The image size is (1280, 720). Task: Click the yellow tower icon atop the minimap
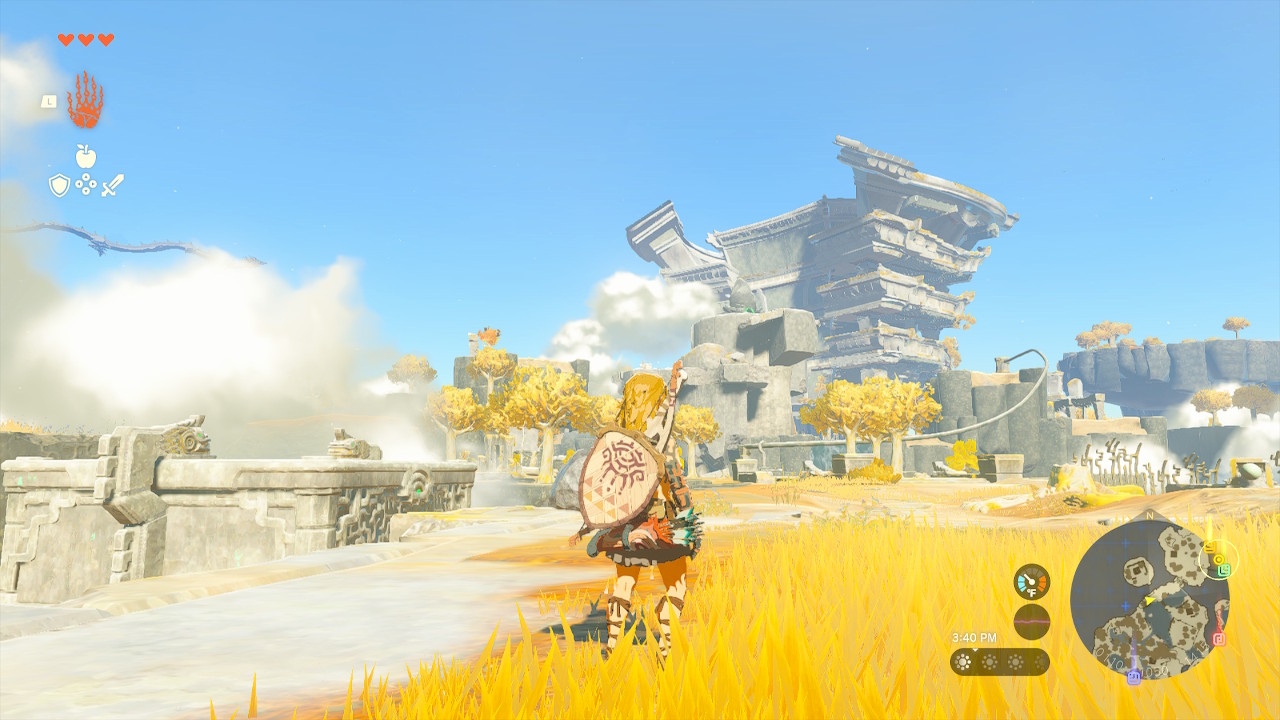coord(1210,547)
